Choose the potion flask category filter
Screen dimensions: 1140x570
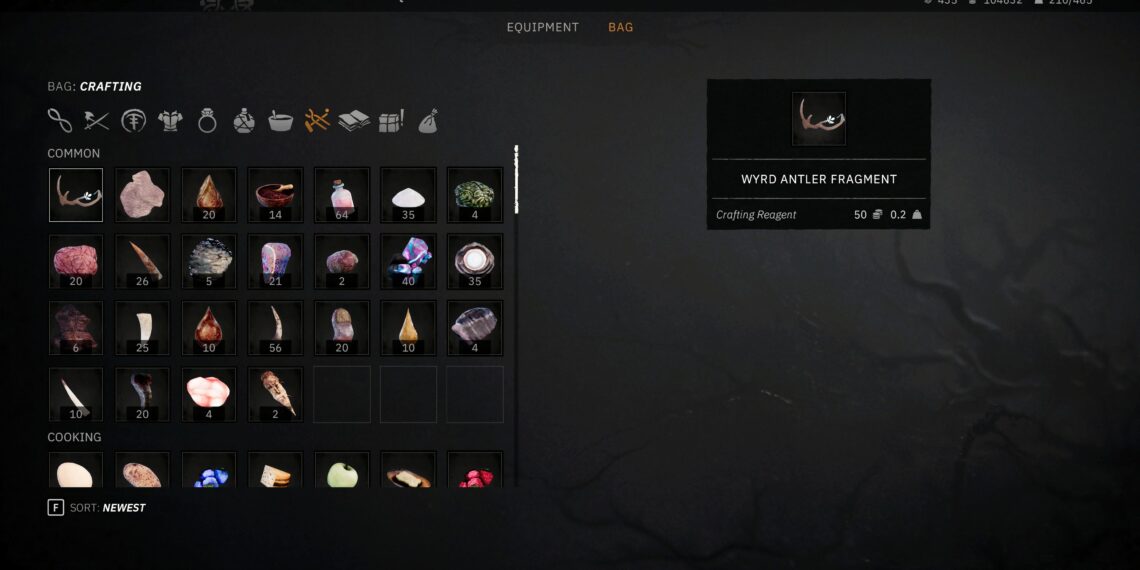[x=244, y=121]
